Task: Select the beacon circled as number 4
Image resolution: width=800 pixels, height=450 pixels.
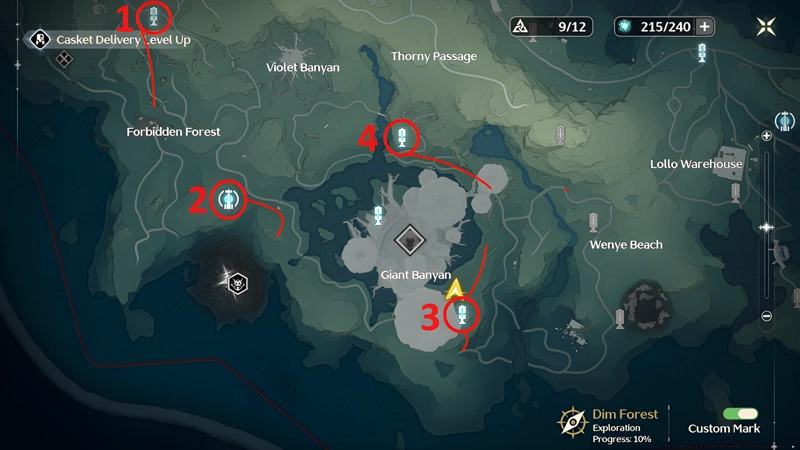Action: tap(401, 138)
